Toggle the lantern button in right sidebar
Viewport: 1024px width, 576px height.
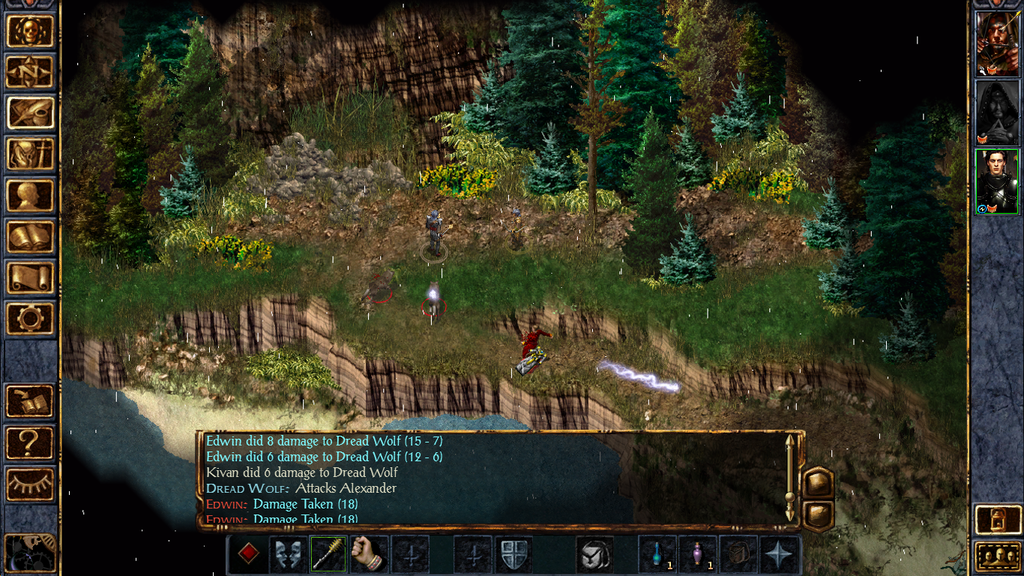pos(997,520)
